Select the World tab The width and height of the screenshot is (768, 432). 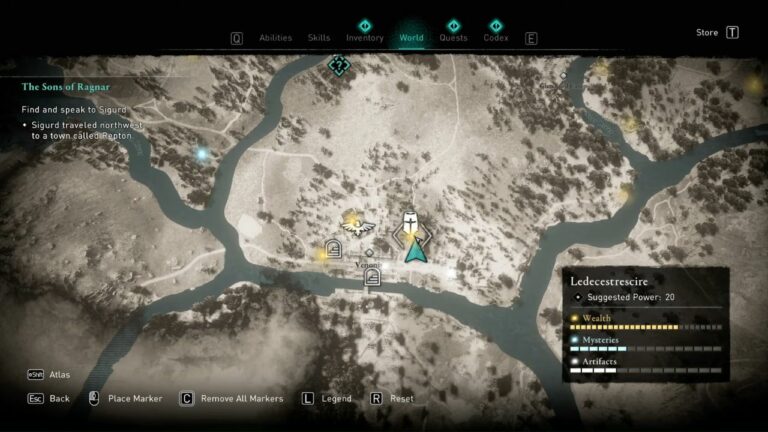pyautogui.click(x=411, y=38)
